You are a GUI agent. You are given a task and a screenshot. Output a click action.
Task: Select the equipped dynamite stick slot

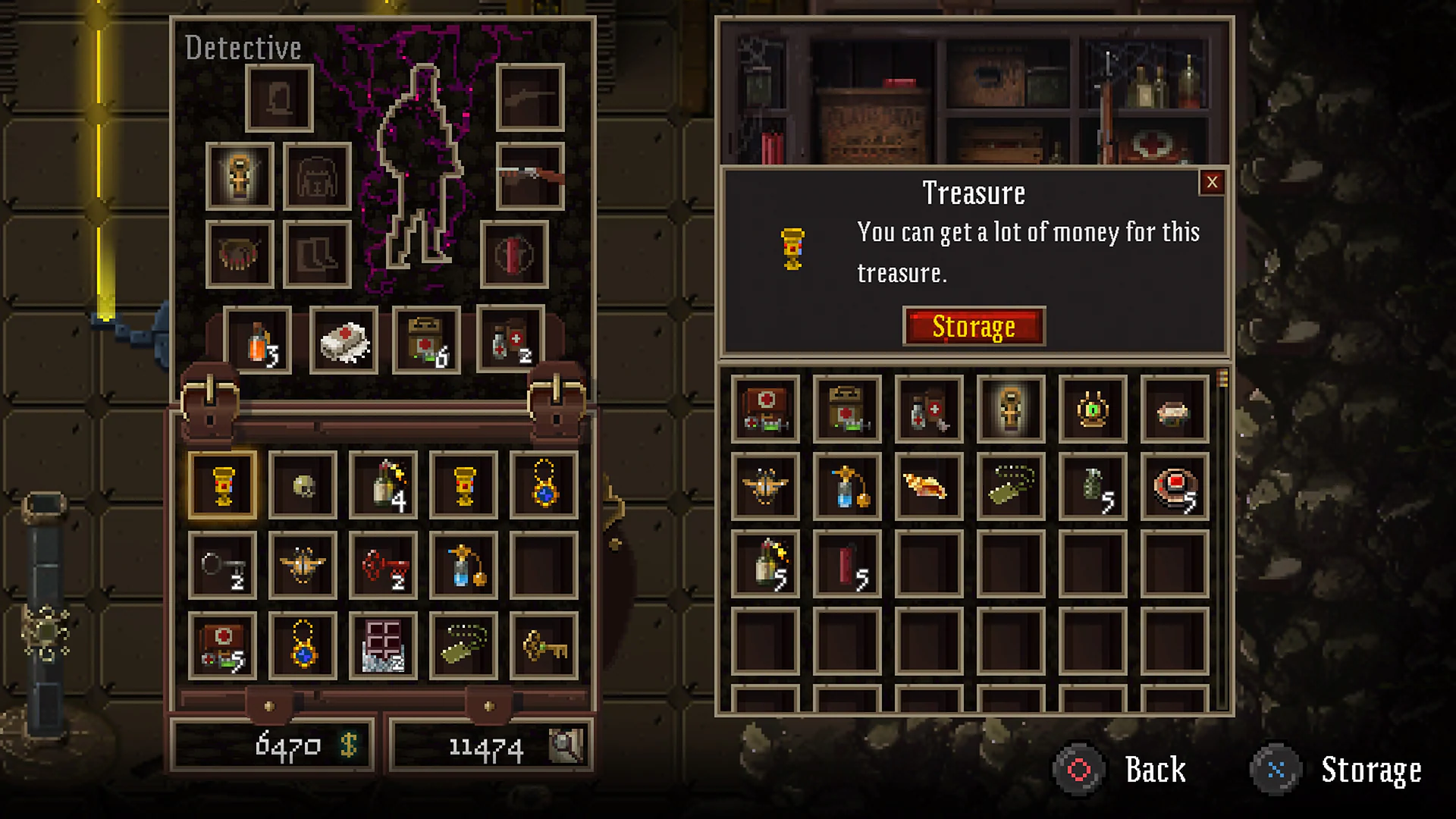pyautogui.click(x=514, y=254)
